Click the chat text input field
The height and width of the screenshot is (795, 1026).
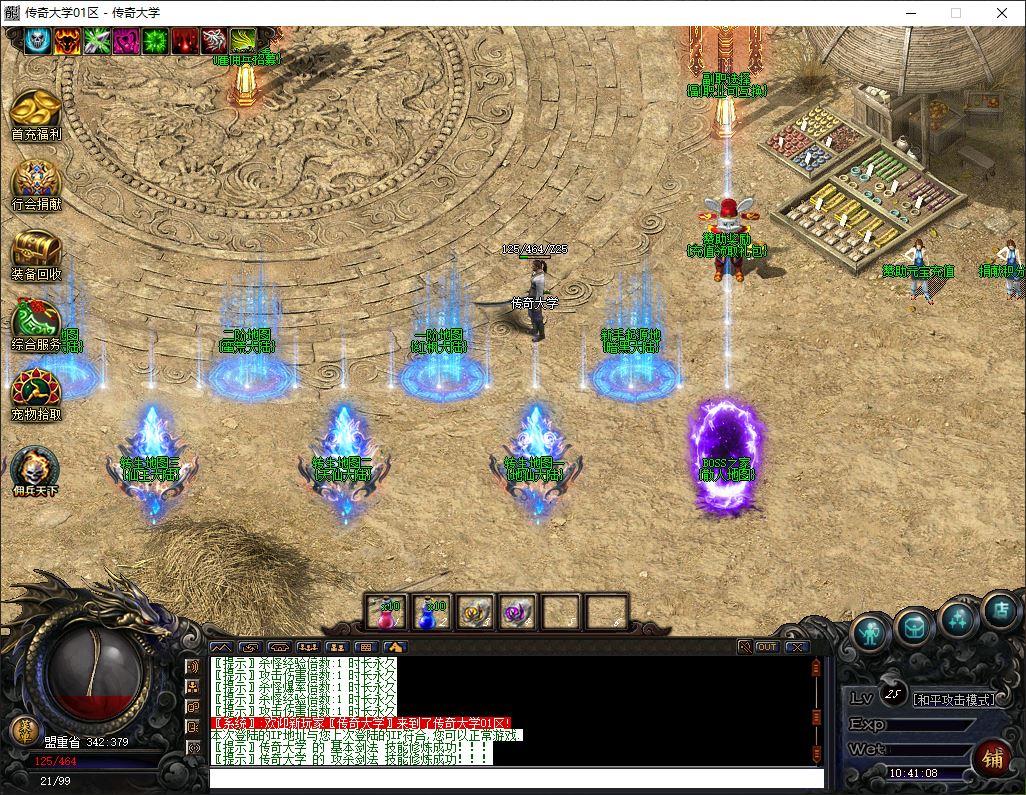(516, 778)
